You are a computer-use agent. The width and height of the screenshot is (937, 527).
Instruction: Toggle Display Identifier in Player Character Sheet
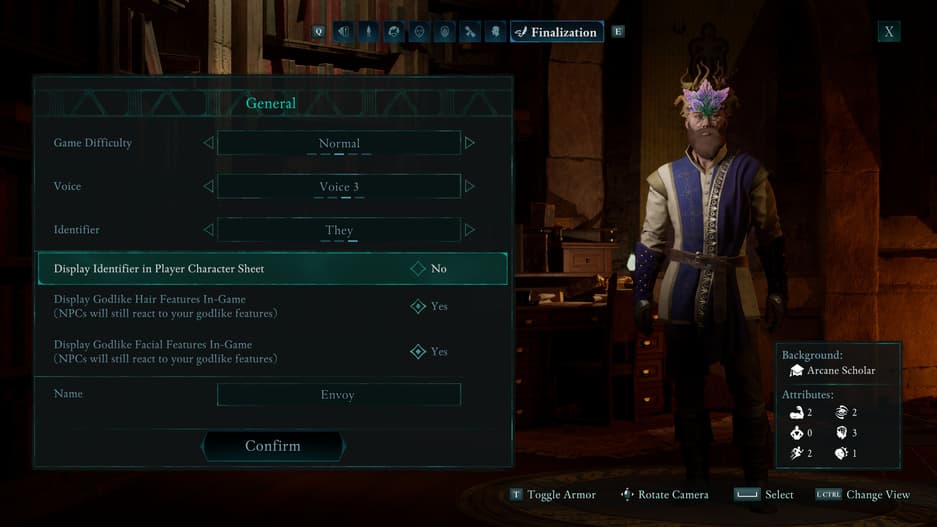click(418, 268)
